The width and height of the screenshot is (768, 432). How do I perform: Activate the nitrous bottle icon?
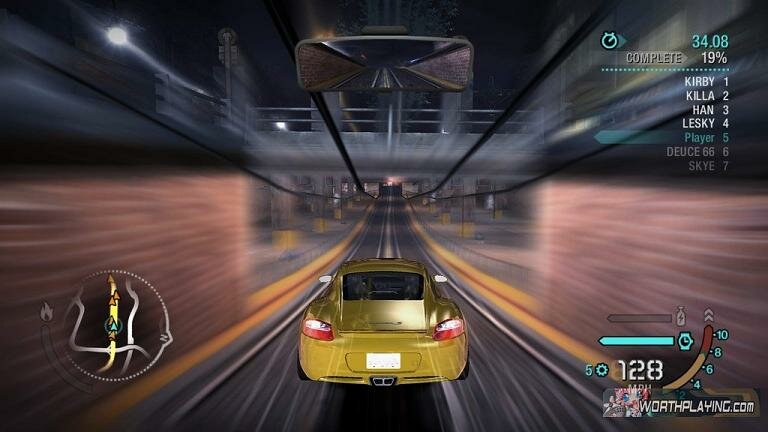683,317
